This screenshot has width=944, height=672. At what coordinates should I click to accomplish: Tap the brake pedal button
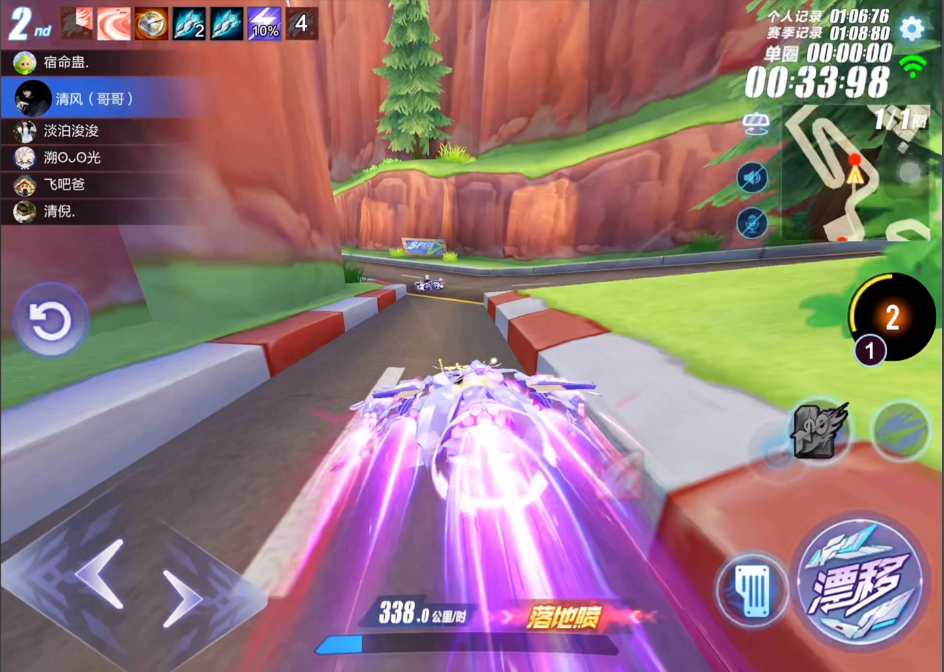[x=752, y=590]
